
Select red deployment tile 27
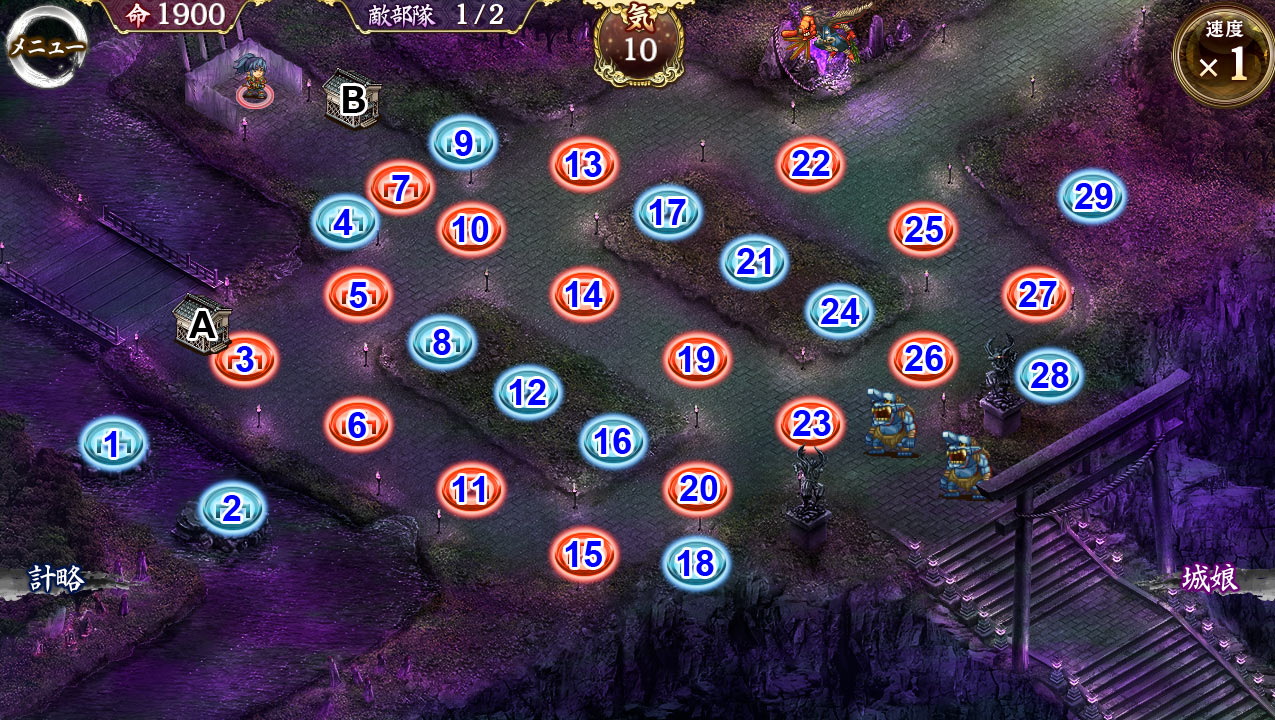[x=1037, y=295]
